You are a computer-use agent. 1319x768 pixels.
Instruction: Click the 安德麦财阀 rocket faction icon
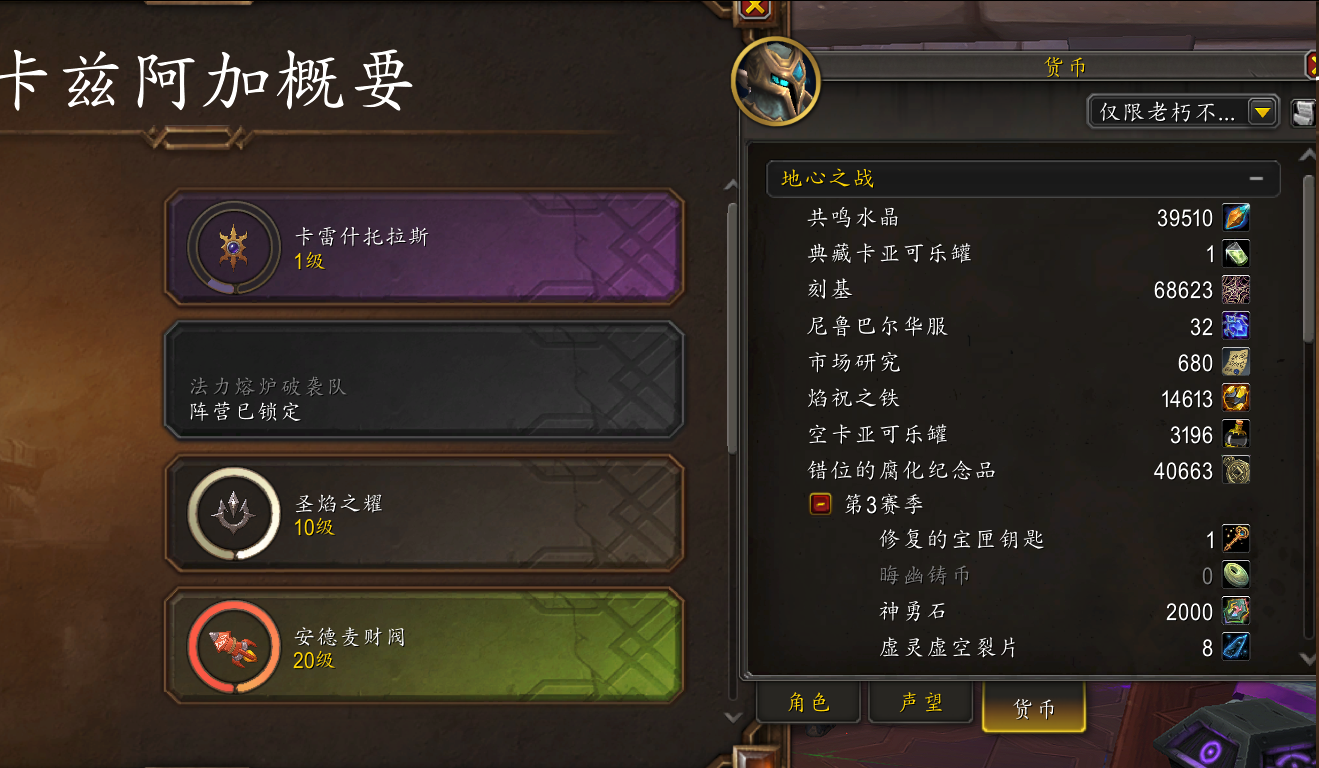tap(234, 646)
